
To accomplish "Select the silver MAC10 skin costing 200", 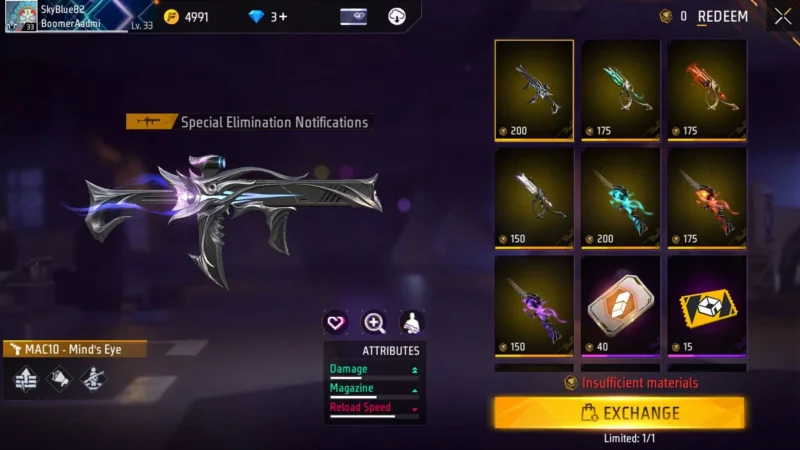I will (534, 89).
